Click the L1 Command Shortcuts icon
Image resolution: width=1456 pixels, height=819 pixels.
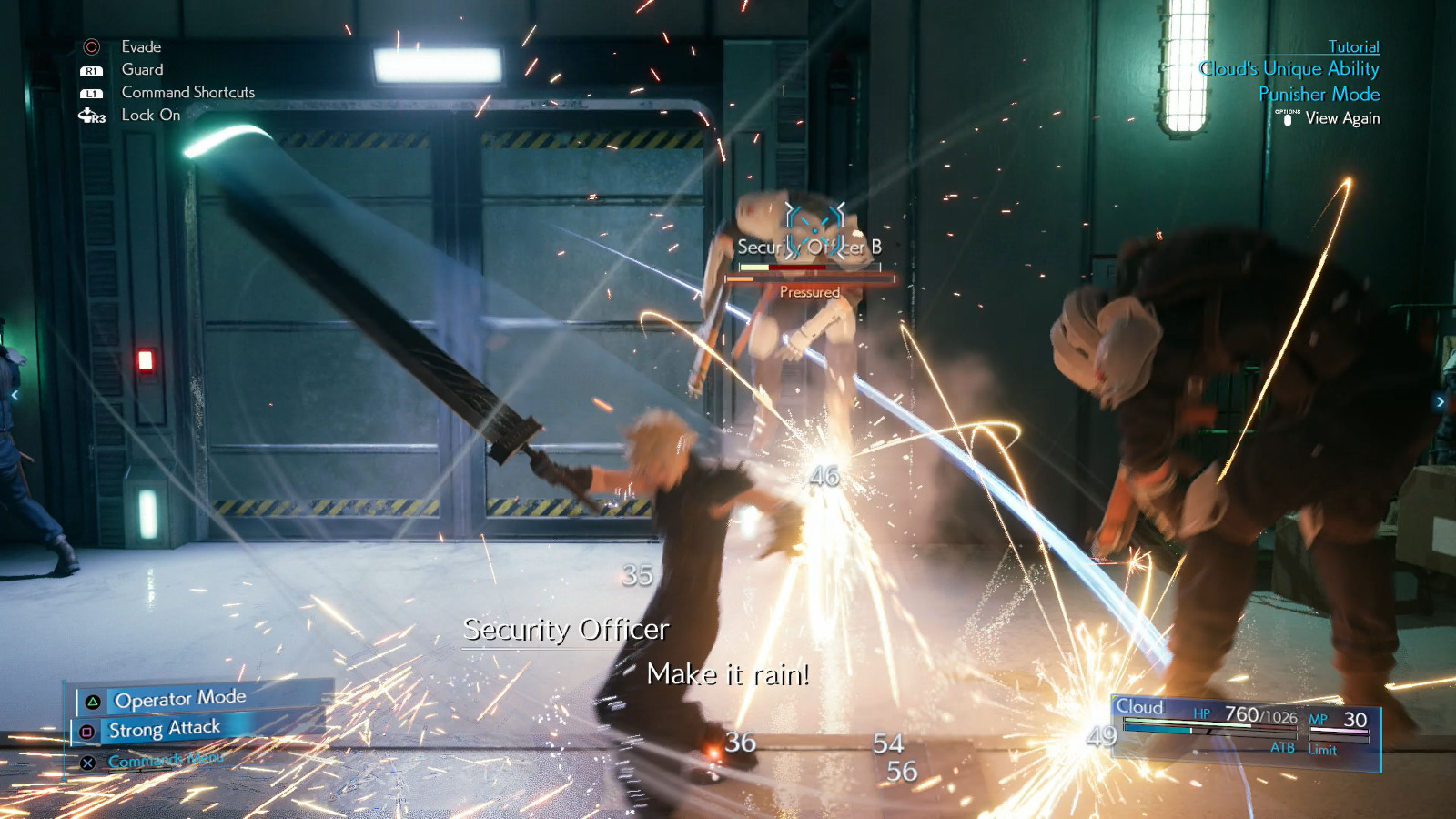click(x=90, y=92)
